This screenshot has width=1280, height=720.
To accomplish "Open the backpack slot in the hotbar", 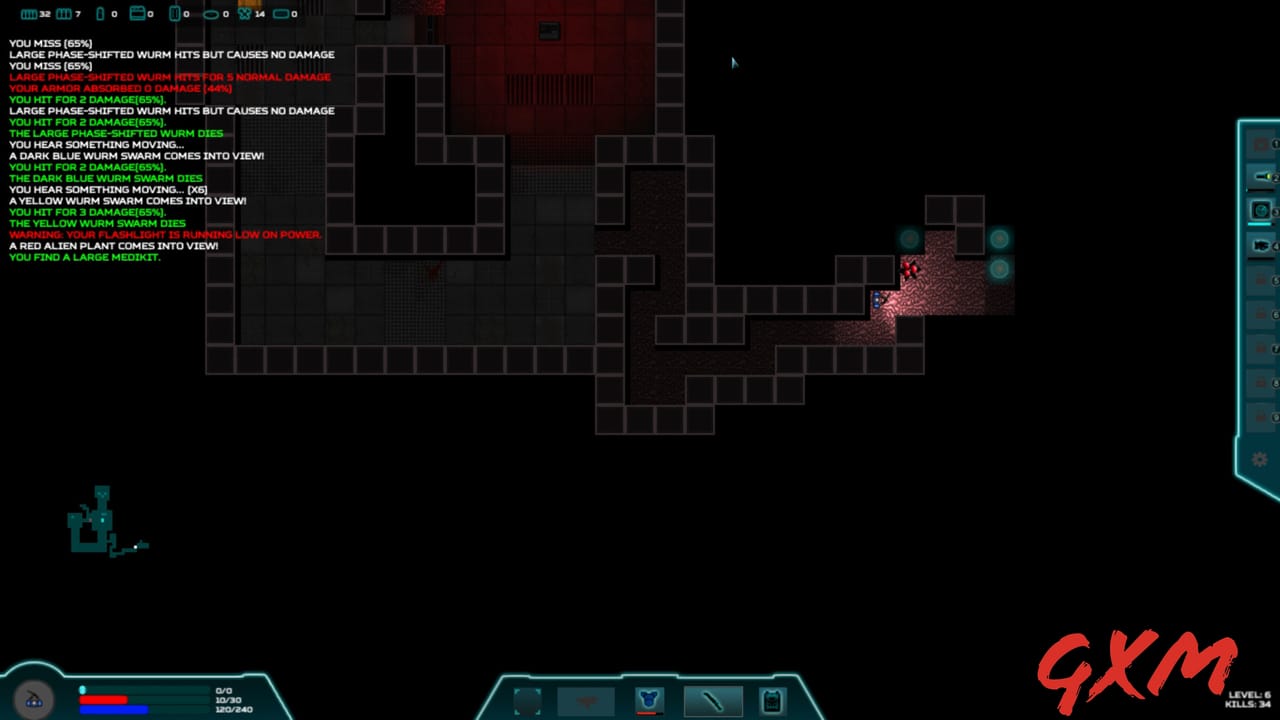I will click(771, 700).
